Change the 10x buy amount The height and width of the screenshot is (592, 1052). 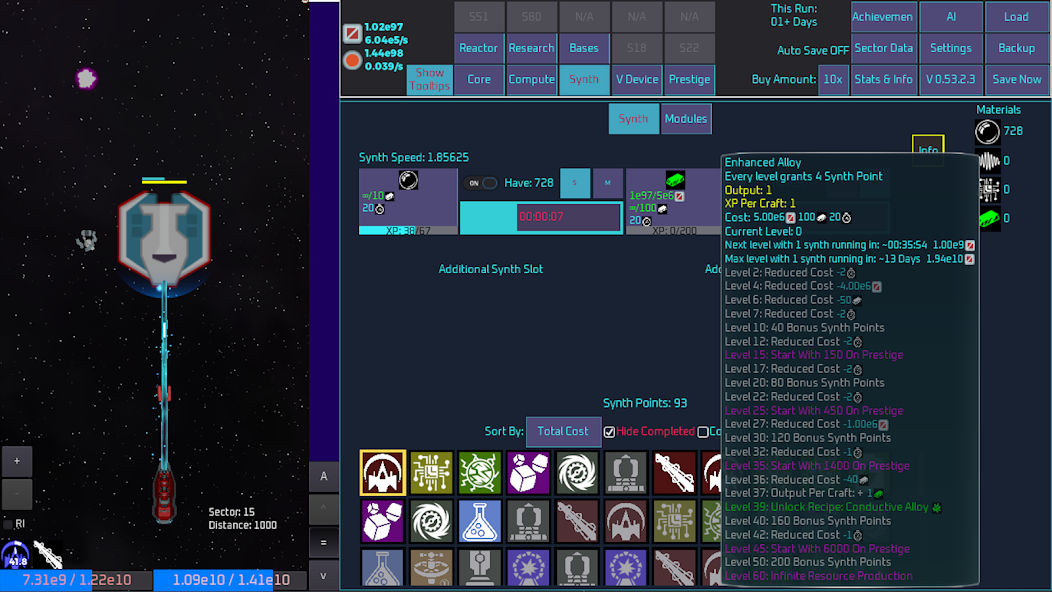point(833,79)
